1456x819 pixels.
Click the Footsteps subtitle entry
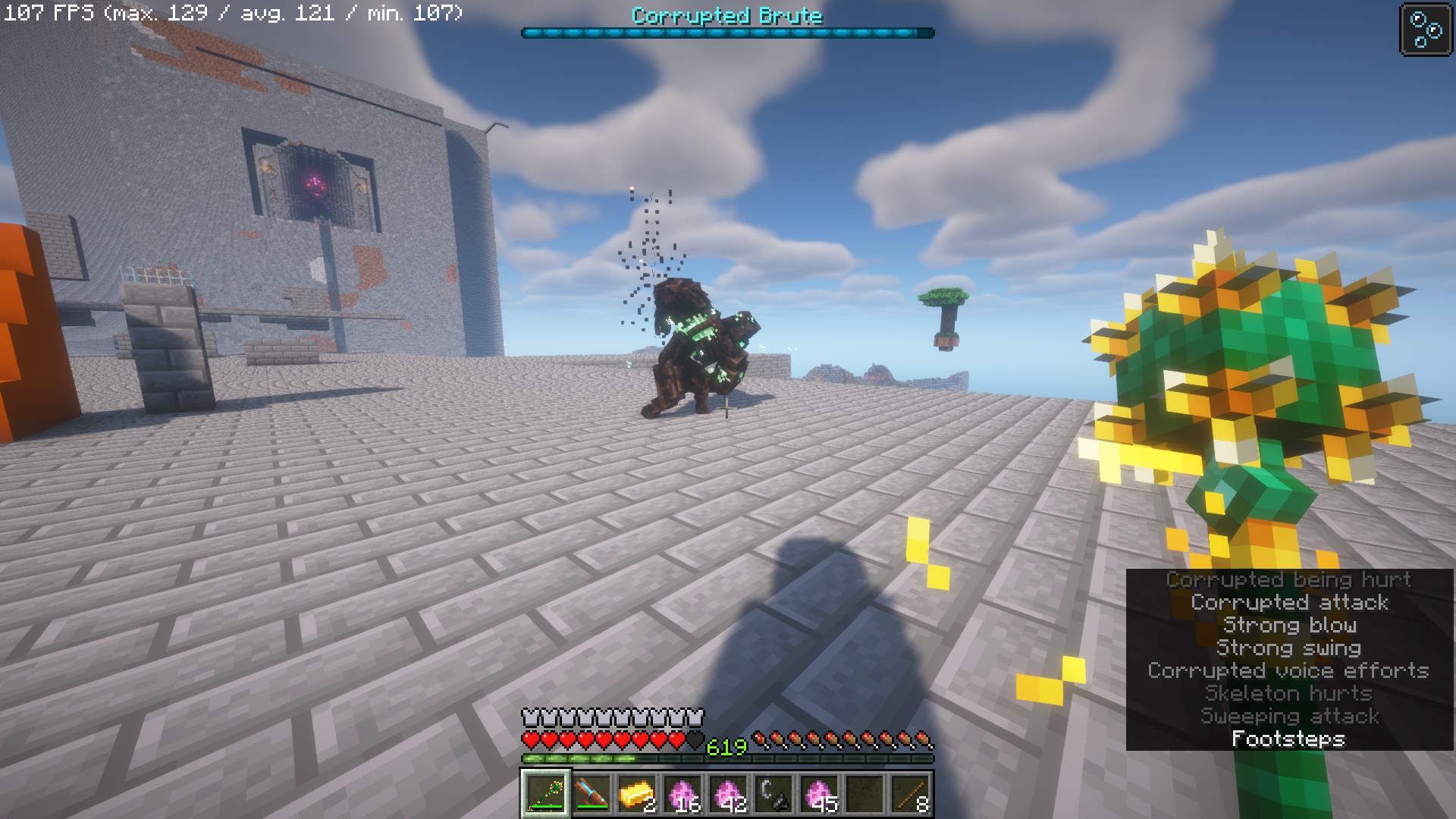tap(1291, 738)
